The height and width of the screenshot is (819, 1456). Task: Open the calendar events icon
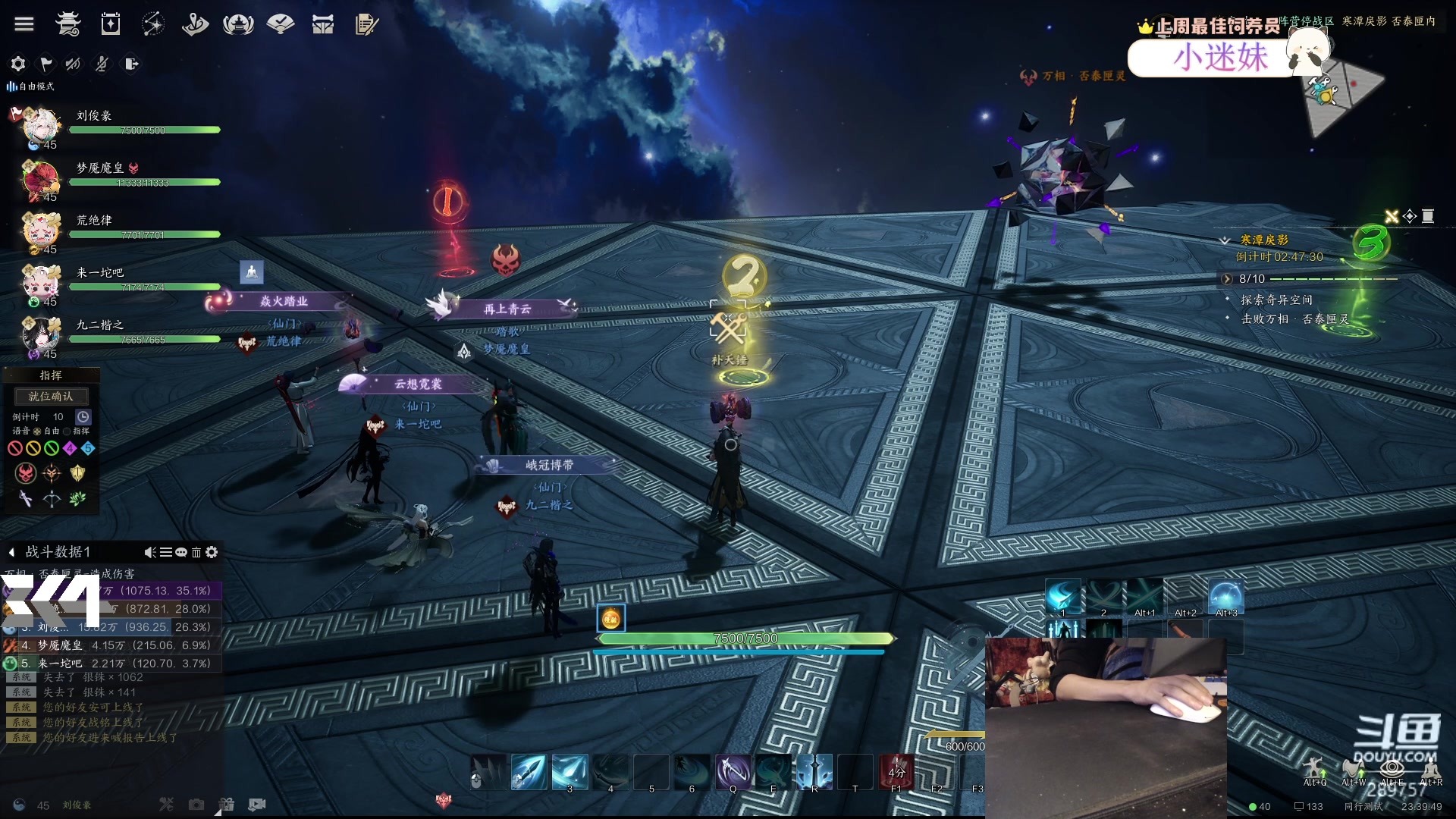(111, 24)
